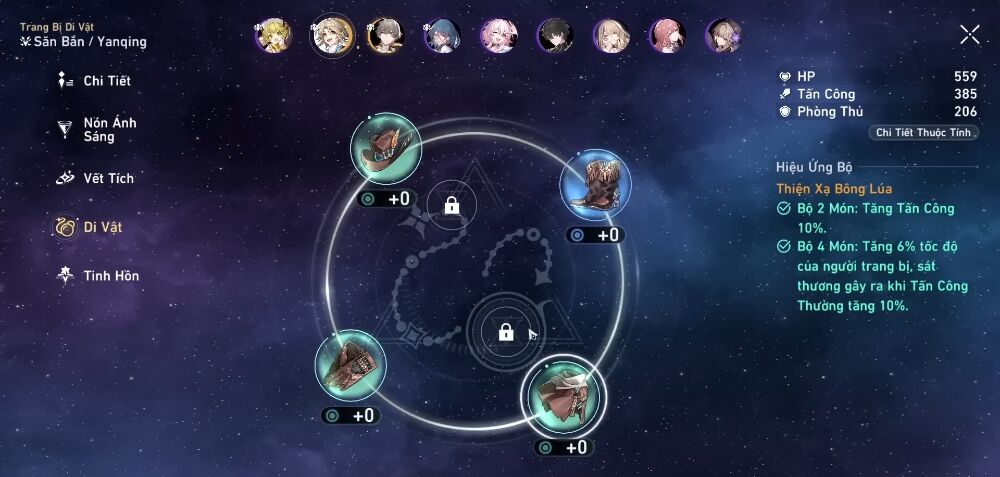Pick the brown-haired portrait with purple flower

pos(724,36)
